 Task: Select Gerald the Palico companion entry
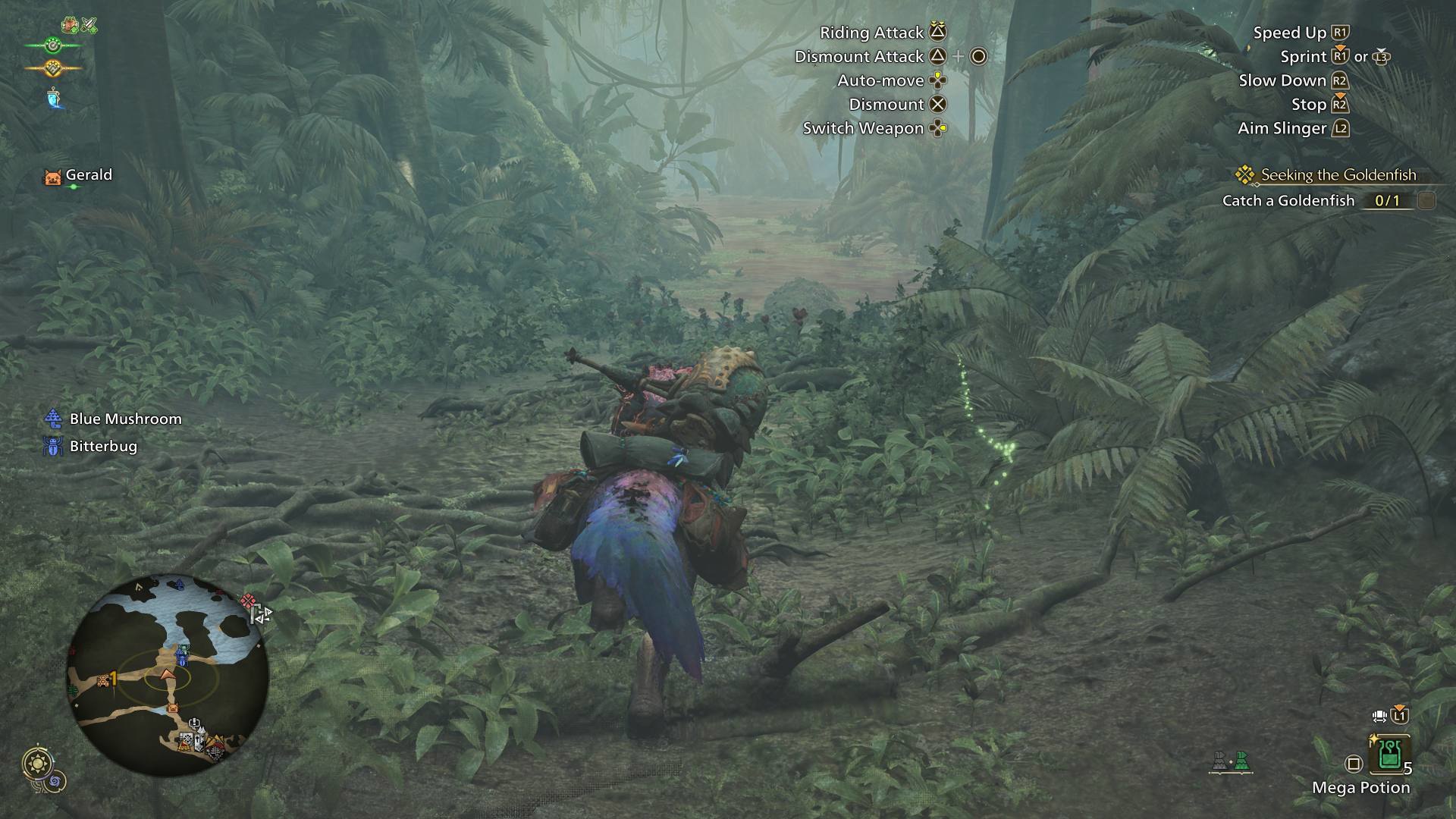coord(79,176)
